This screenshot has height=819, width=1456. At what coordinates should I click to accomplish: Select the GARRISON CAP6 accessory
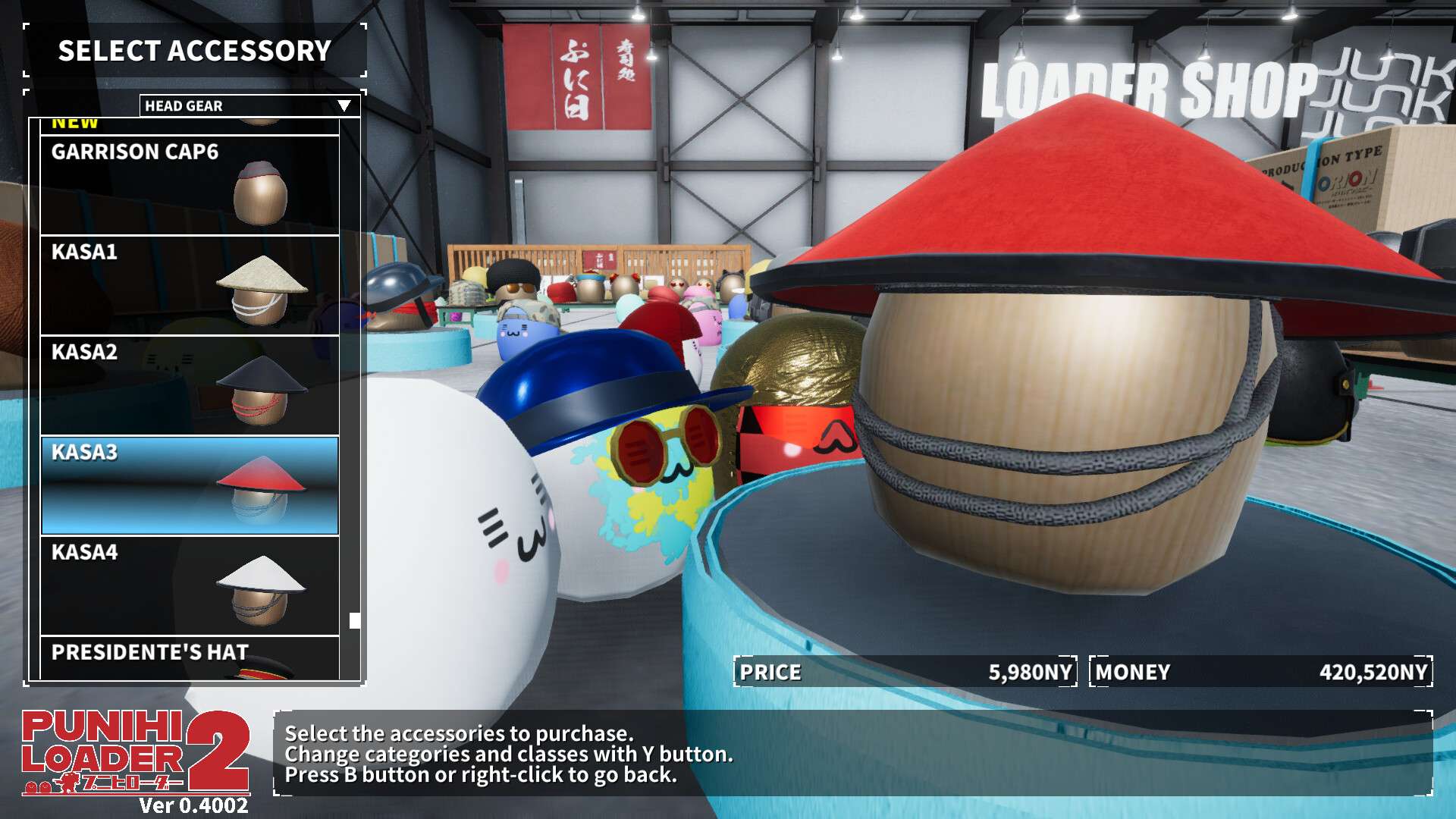(x=190, y=184)
